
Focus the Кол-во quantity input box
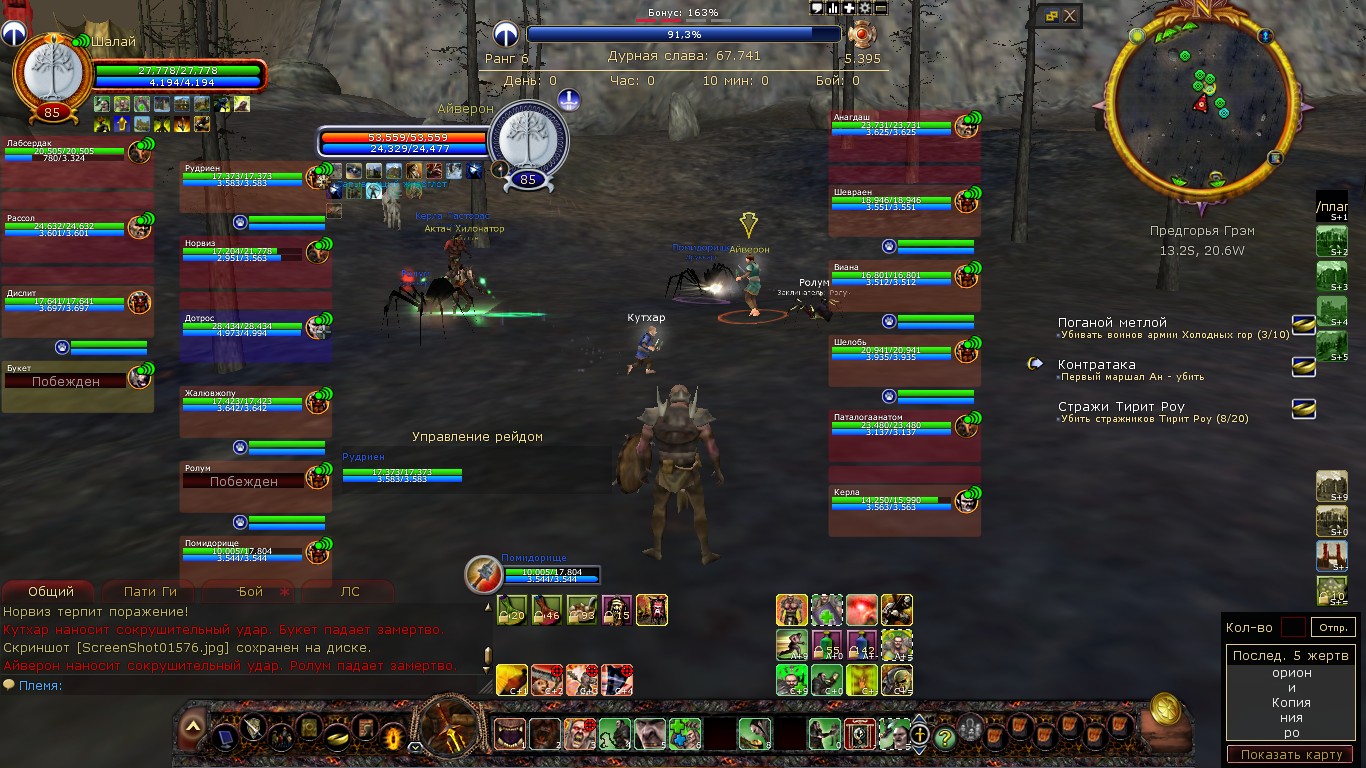1293,628
